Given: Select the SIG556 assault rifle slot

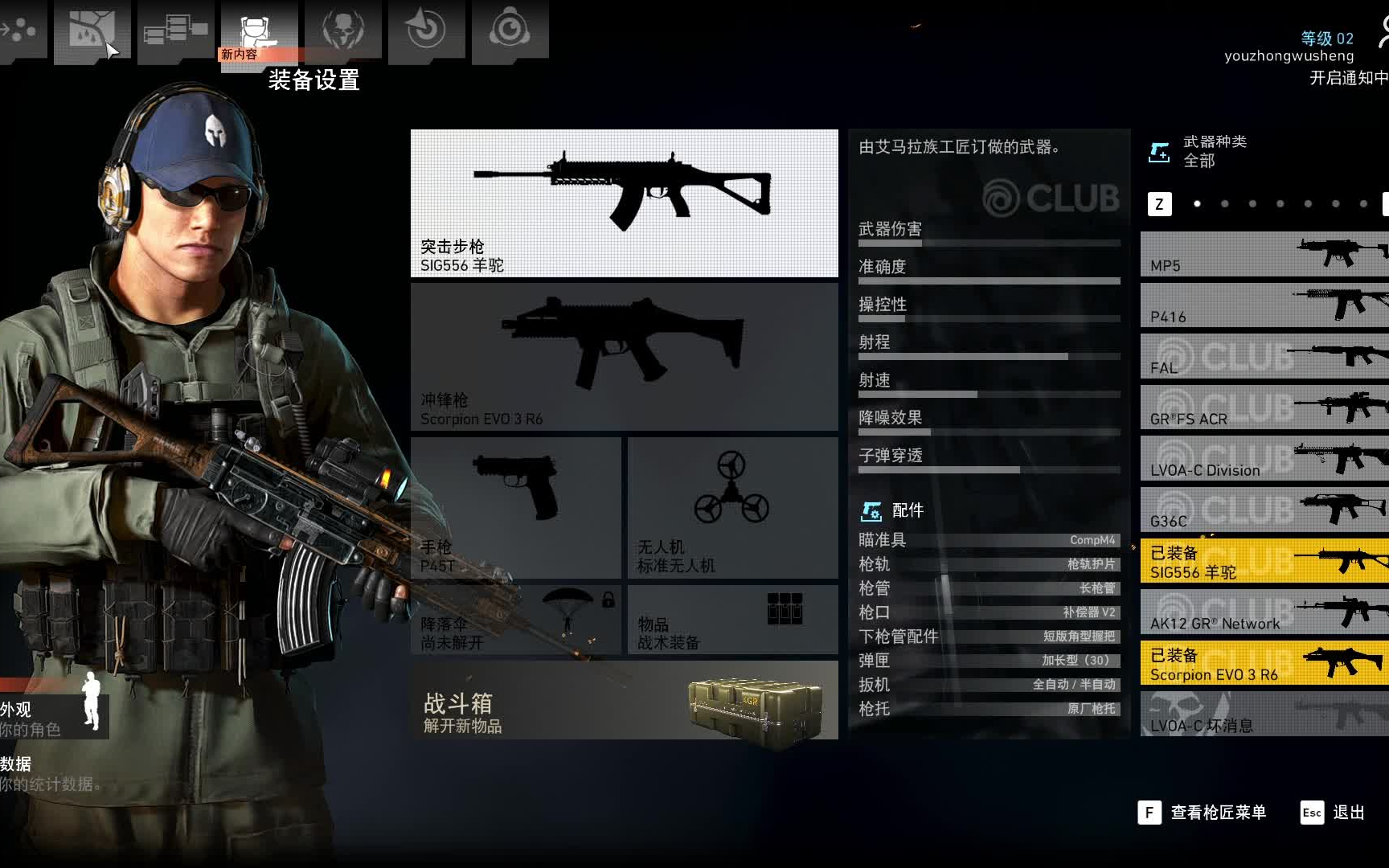Looking at the screenshot, I should (x=624, y=203).
